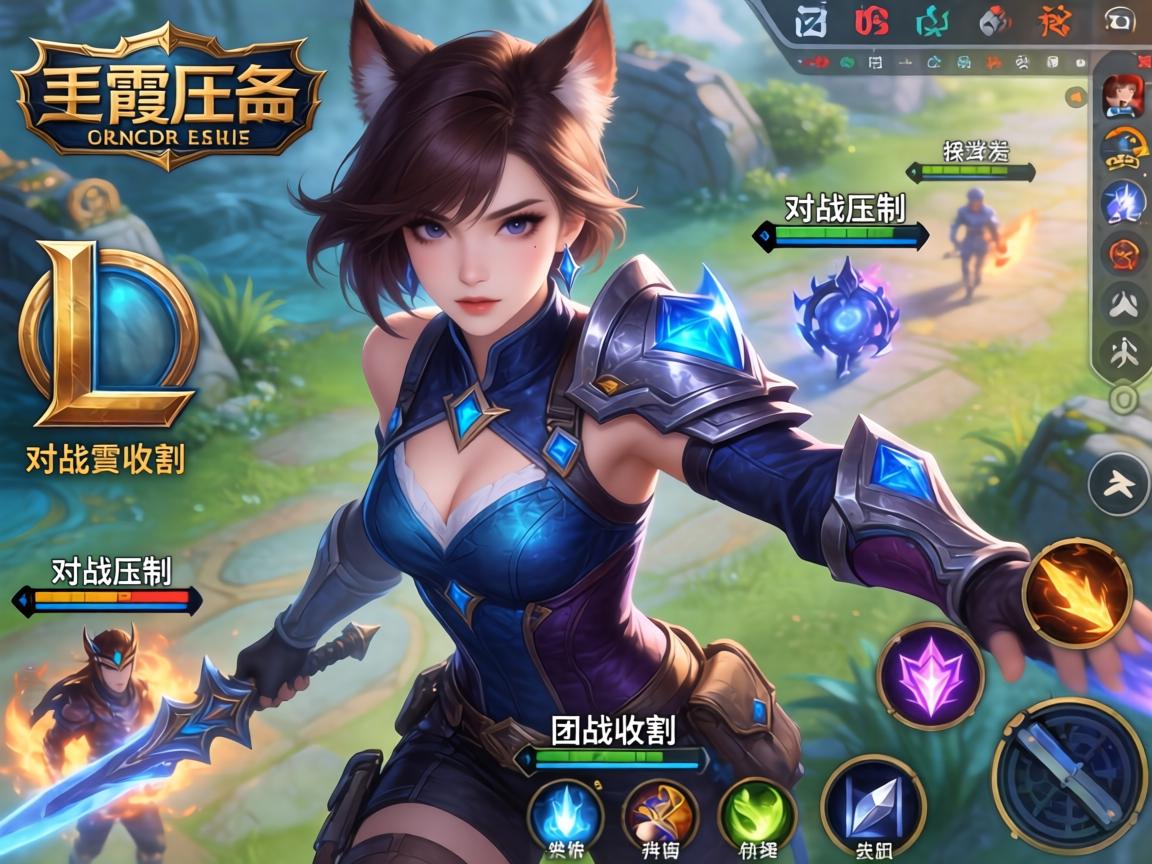Click the blue lightning burst side icon
Screen dimensions: 1152x864
click(1122, 202)
